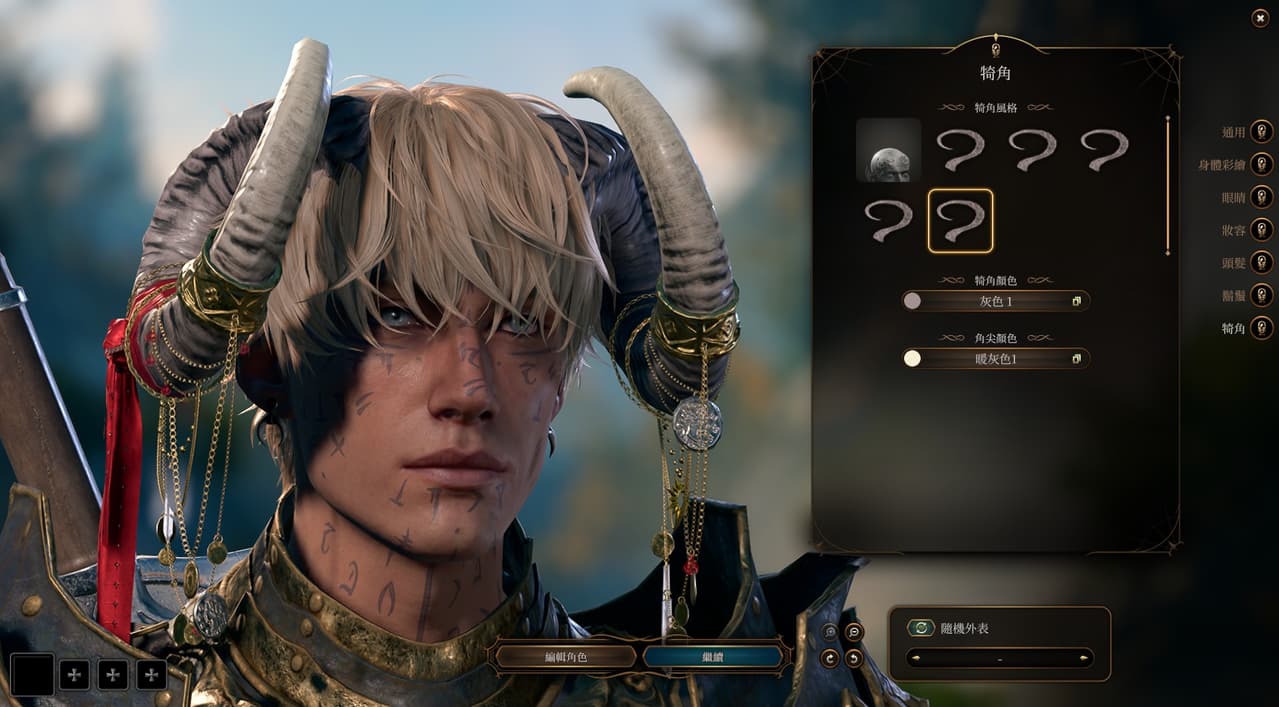Image resolution: width=1279 pixels, height=707 pixels.
Task: Switch to the 頭髮 (Hair) tab
Action: pos(1261,262)
